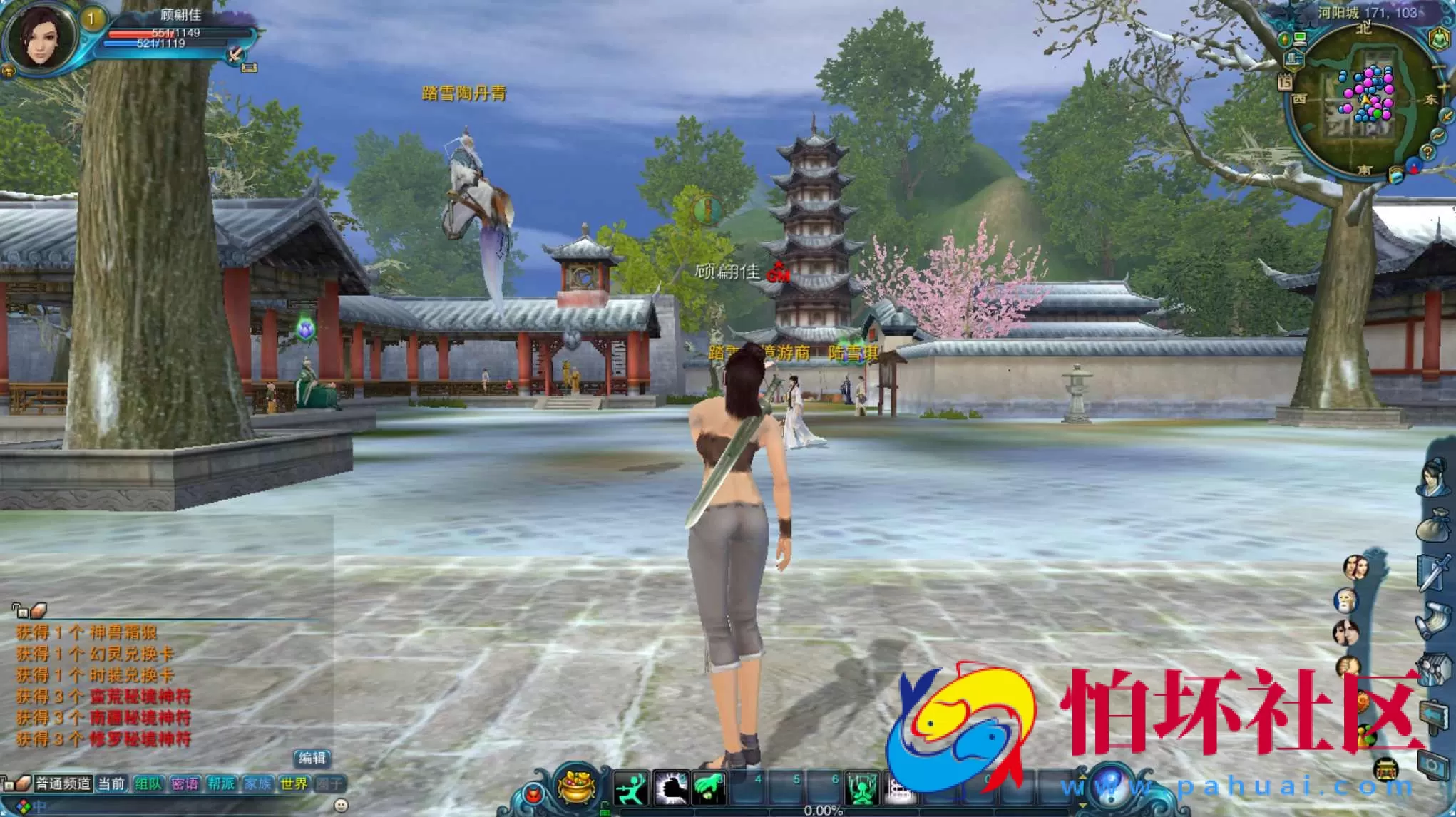Switch to the 世界 chat channel tab
This screenshot has width=1456, height=817.
(293, 784)
